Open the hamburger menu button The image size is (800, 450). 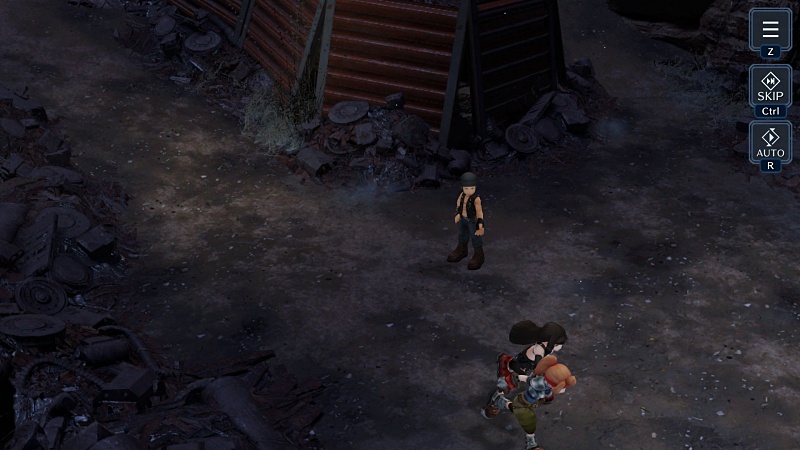coord(770,30)
